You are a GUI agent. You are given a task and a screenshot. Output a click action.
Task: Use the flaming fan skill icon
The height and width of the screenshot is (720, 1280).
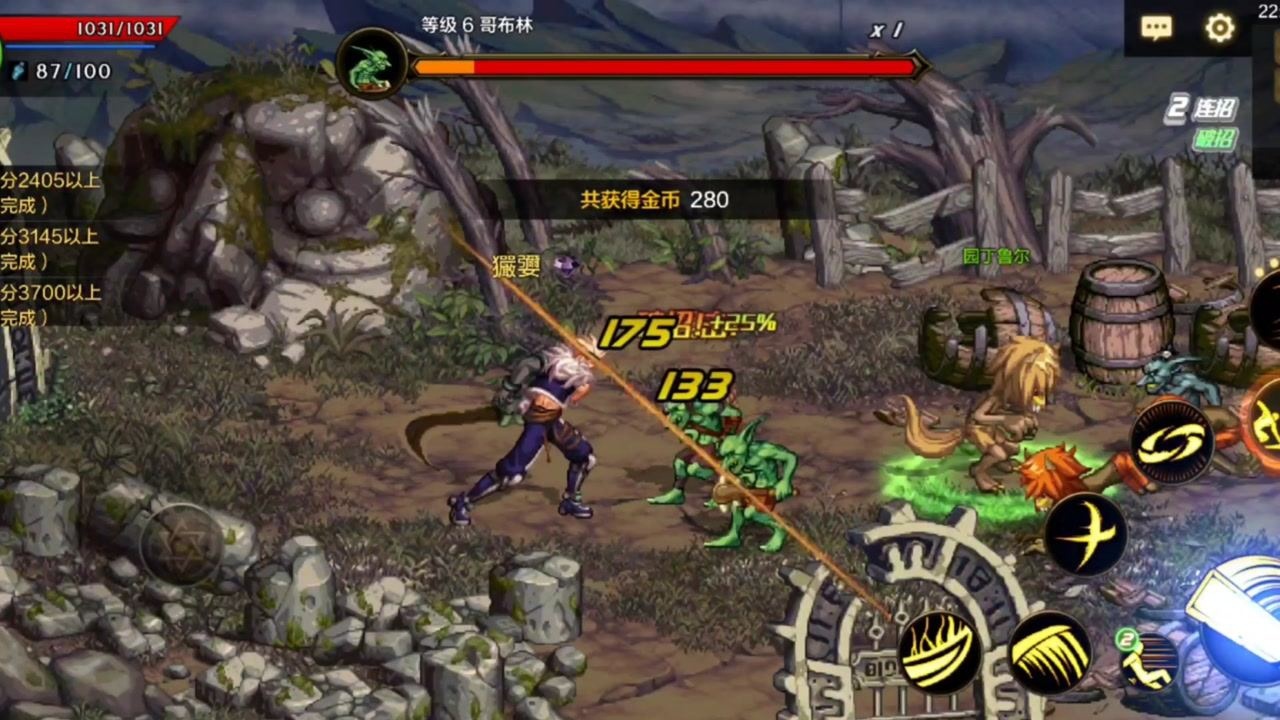pos(940,650)
